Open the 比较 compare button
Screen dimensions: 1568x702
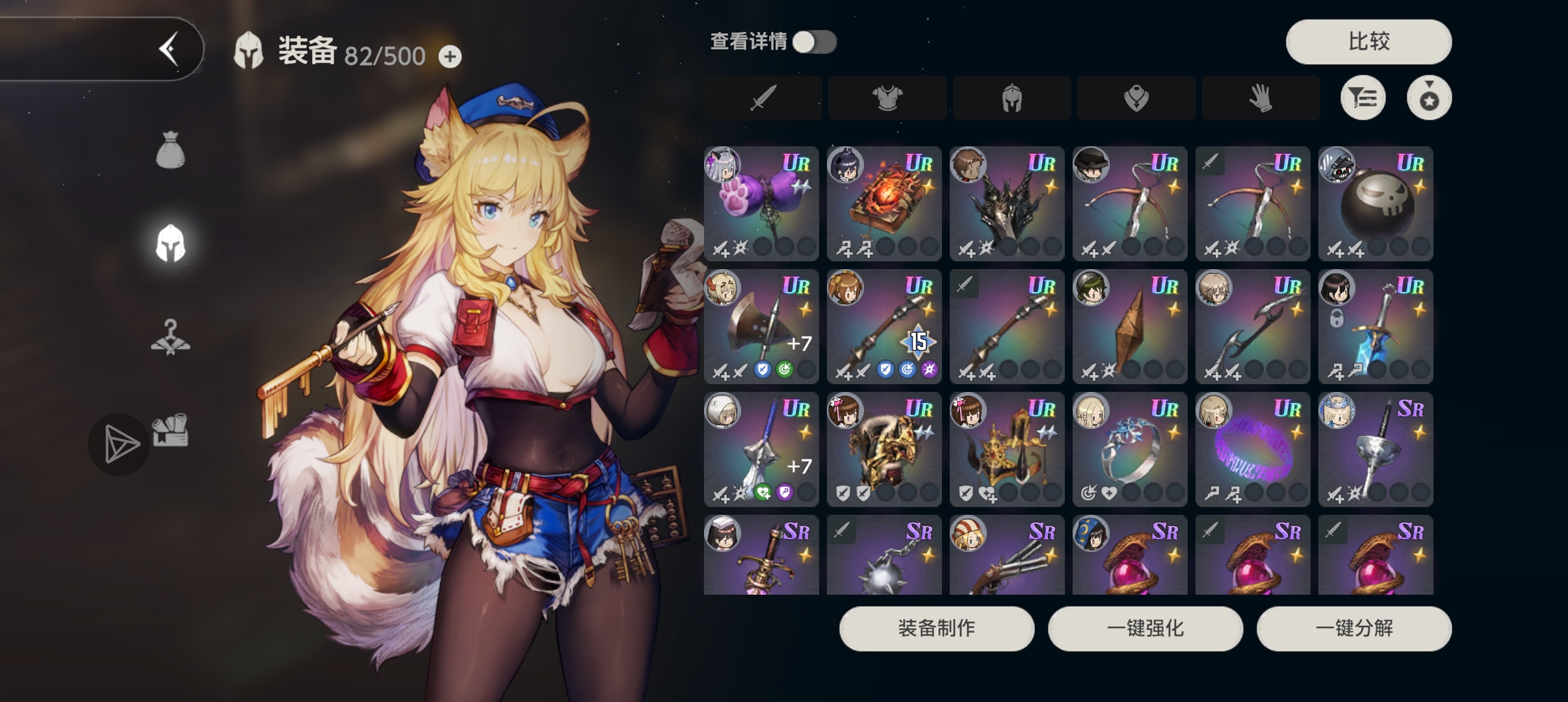[x=1368, y=42]
